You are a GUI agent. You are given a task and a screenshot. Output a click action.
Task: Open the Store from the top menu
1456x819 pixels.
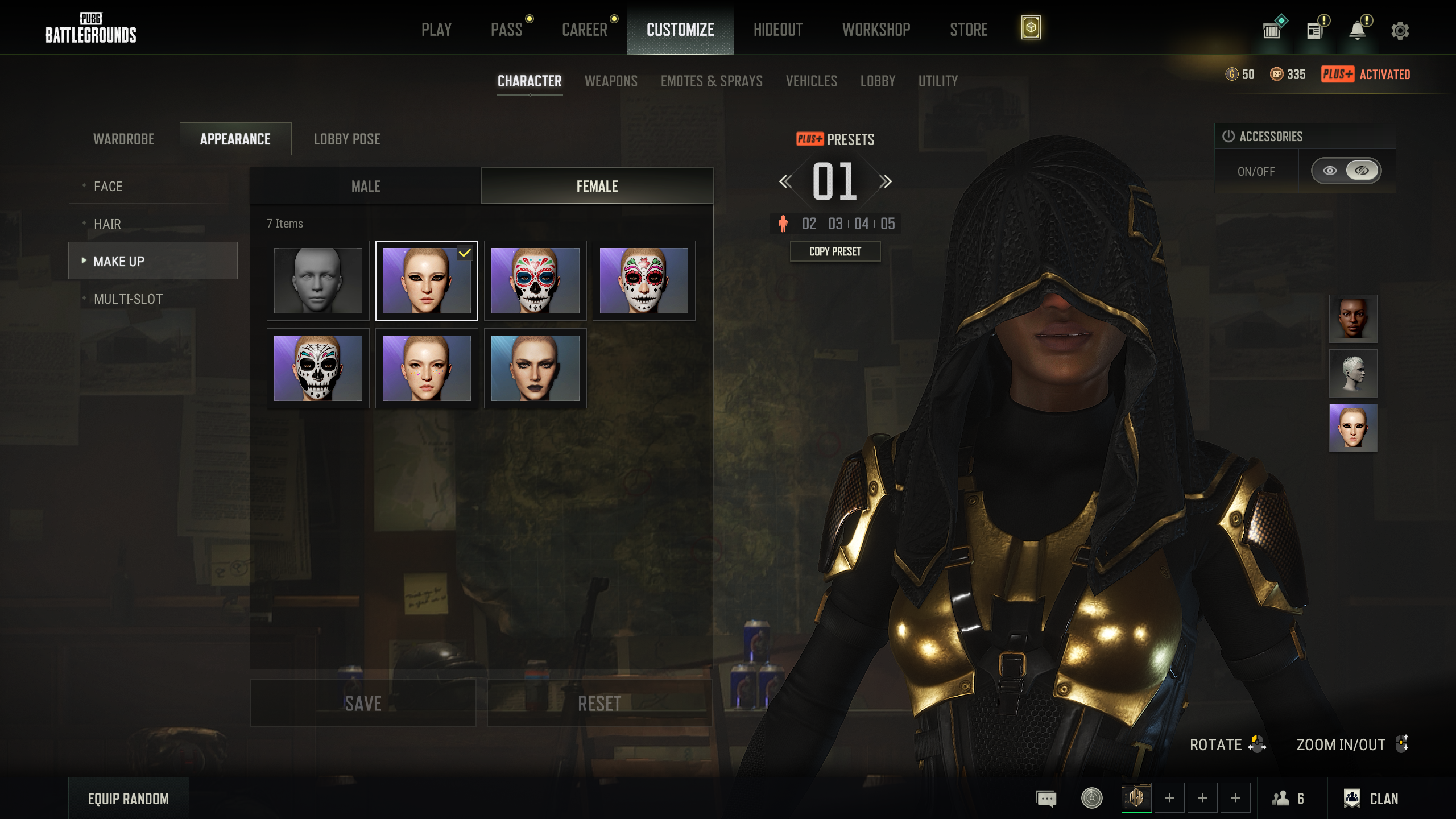click(x=969, y=30)
